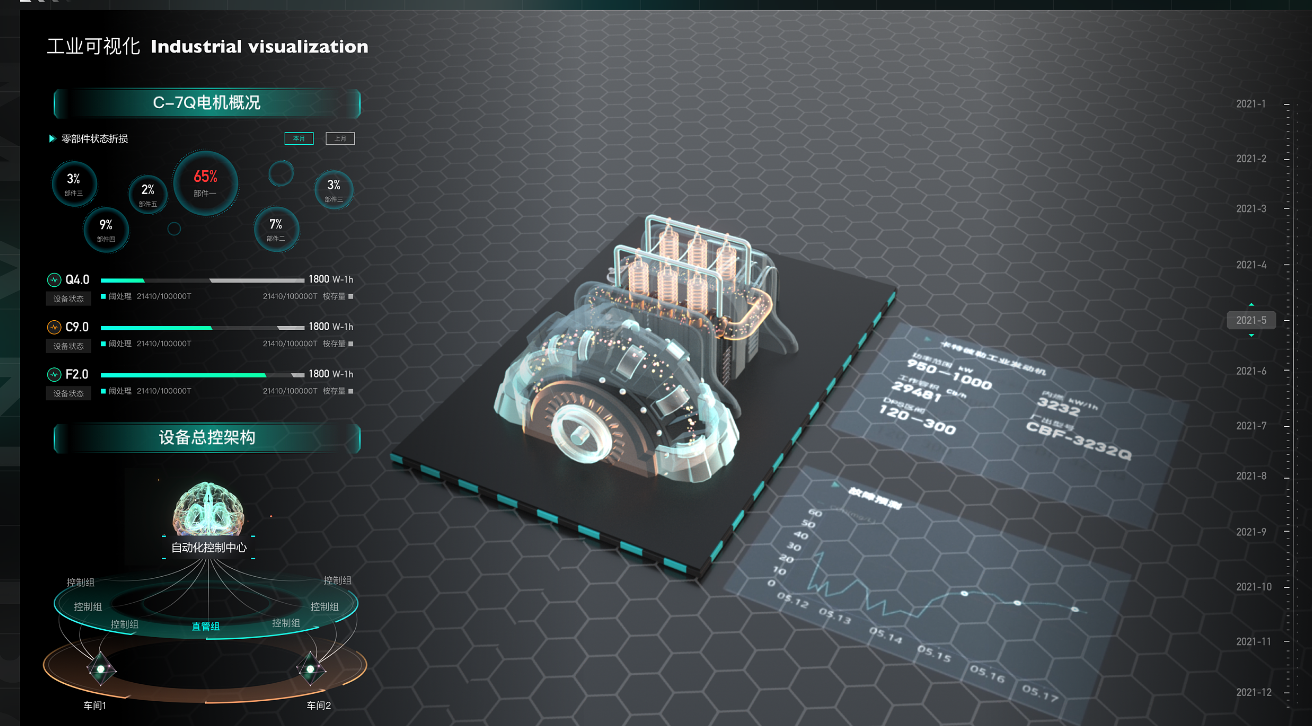Image resolution: width=1312 pixels, height=726 pixels.
Task: Pick the 2% 部件五 bubble
Action: coord(148,194)
